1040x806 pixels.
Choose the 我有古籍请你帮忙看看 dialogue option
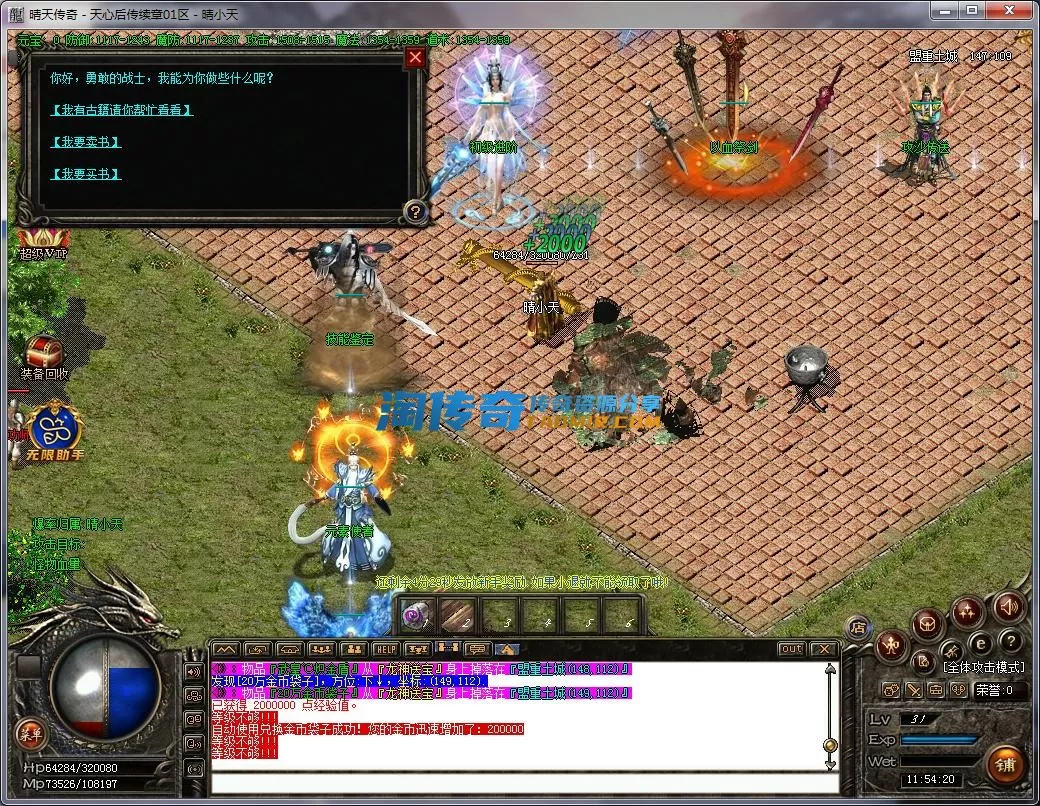coord(120,110)
